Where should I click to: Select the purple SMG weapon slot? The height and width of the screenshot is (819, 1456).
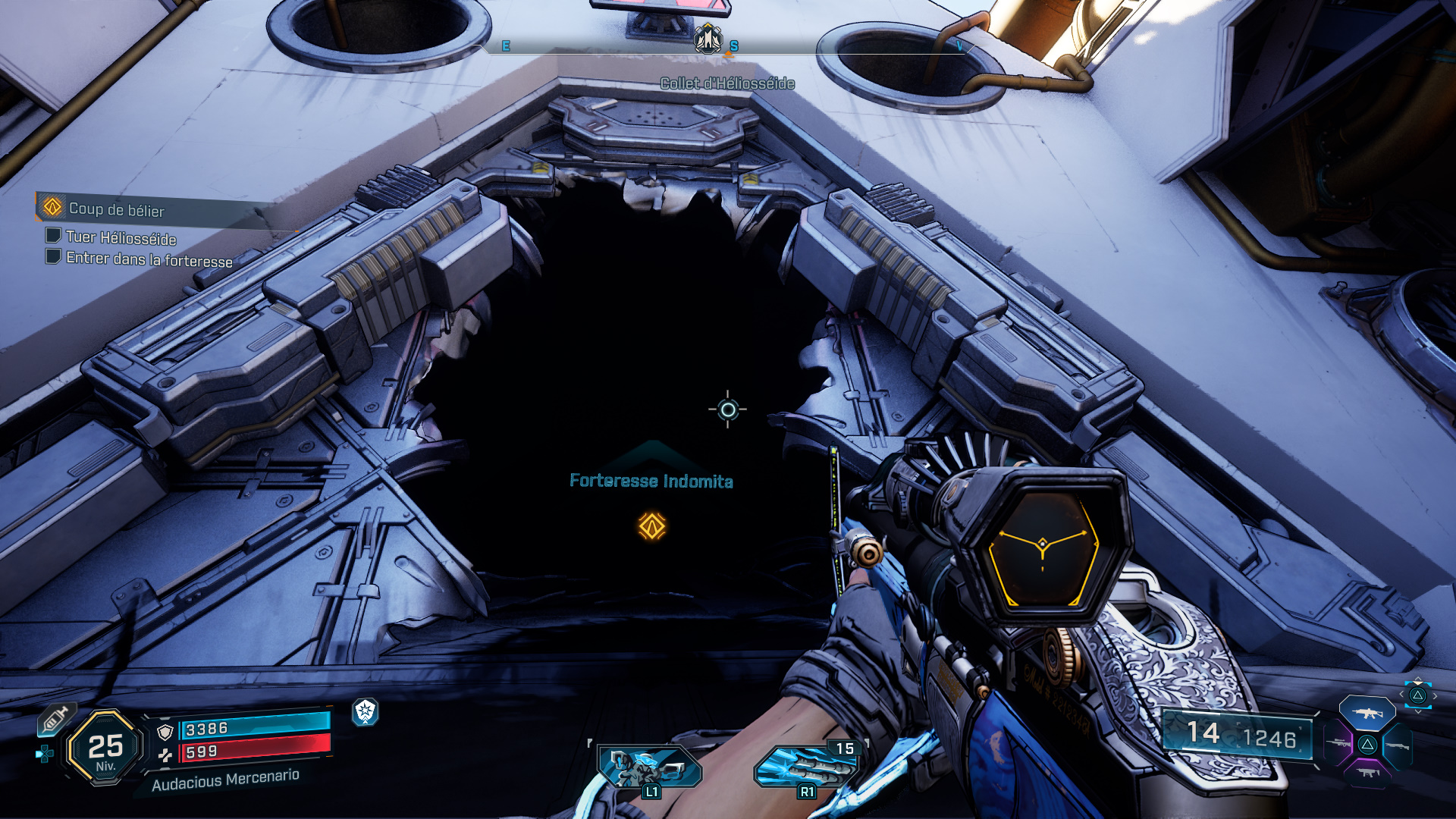pyautogui.click(x=1367, y=773)
